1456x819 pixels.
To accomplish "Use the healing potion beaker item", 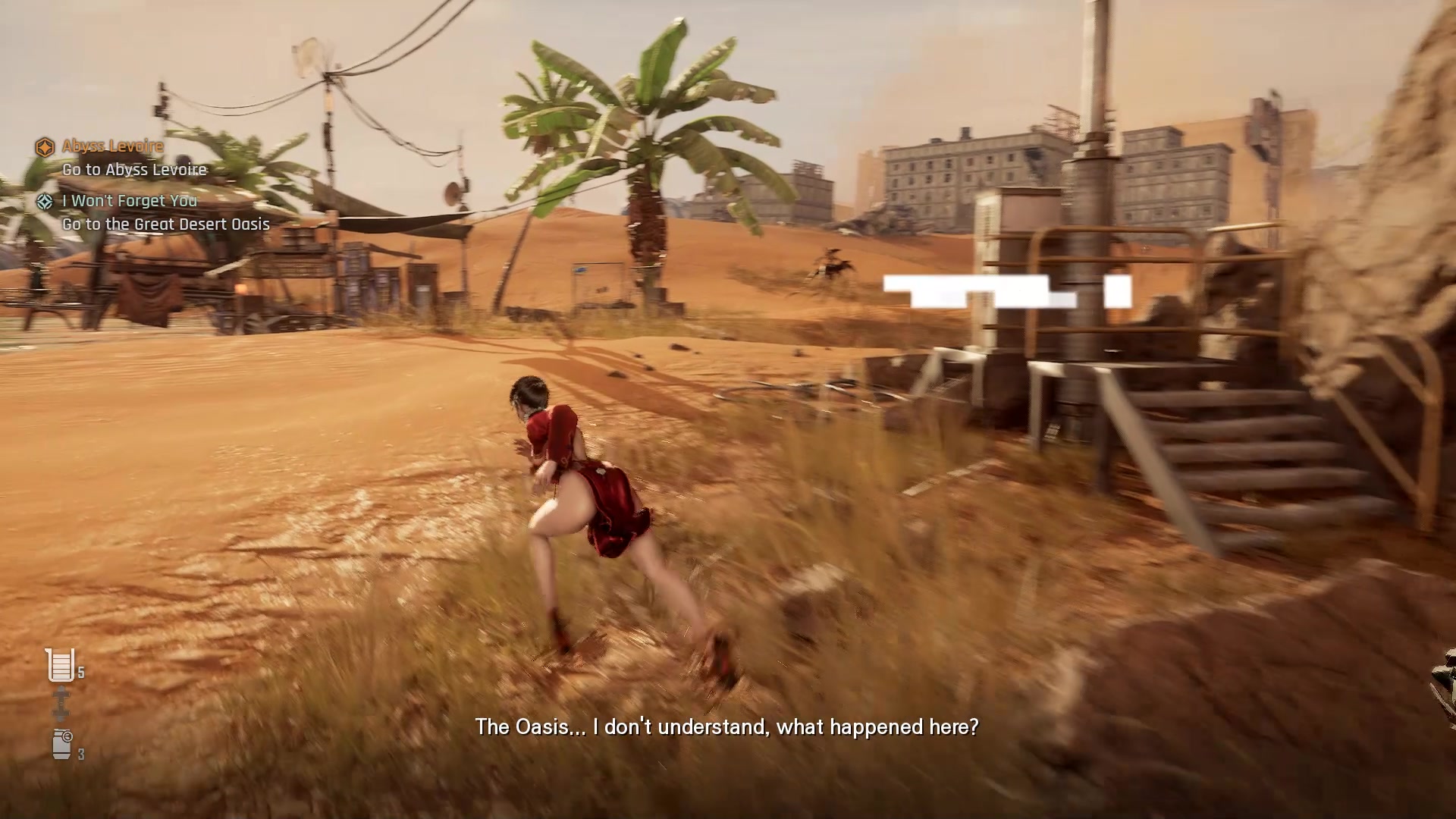I will (61, 665).
